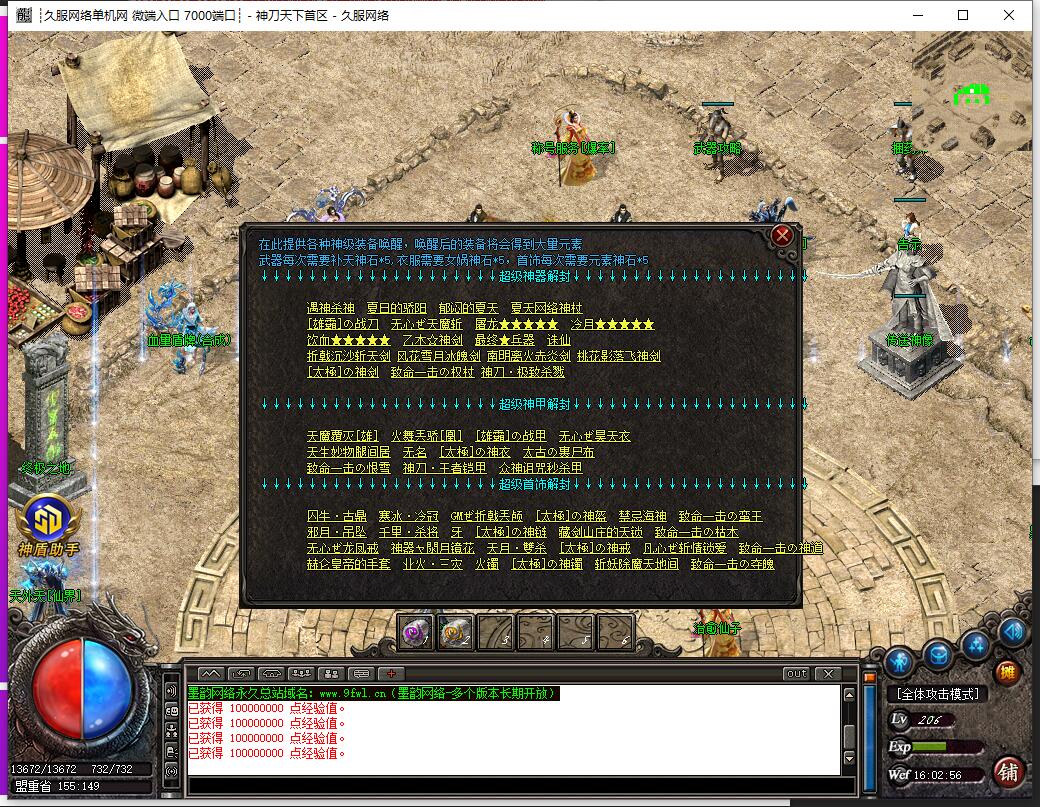Choose 太古の裹尸布 armor entry
Image resolution: width=1040 pixels, height=807 pixels.
[558, 452]
